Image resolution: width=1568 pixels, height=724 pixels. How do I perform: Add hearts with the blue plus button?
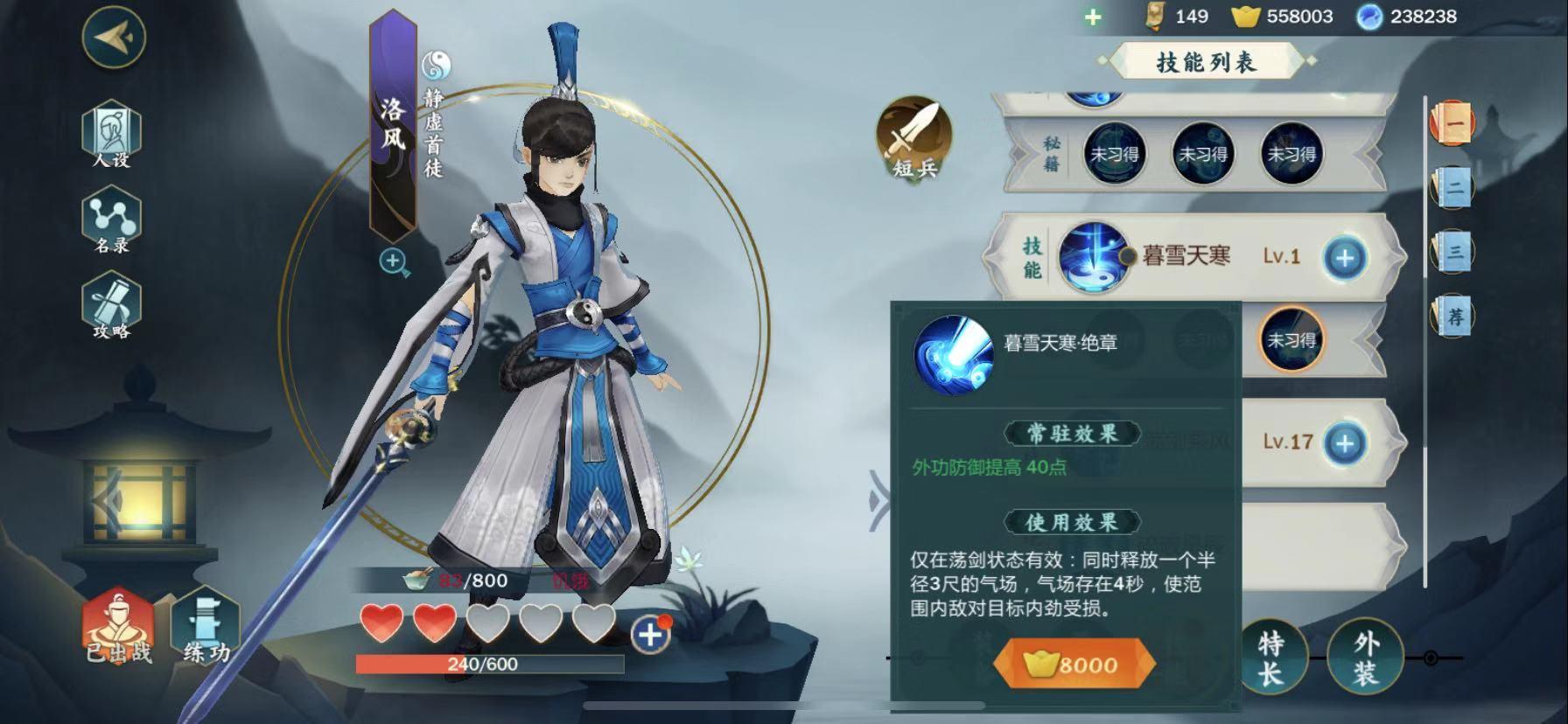pyautogui.click(x=650, y=635)
